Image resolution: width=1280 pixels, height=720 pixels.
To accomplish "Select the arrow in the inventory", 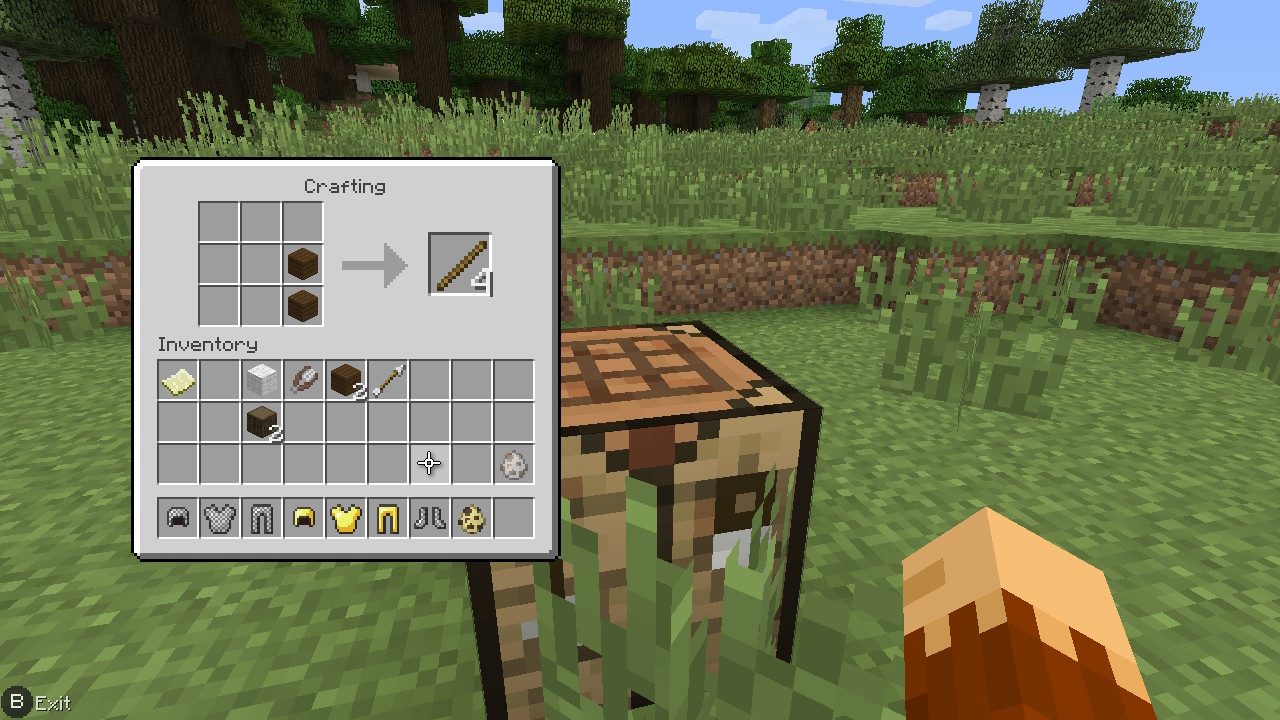I will [388, 380].
